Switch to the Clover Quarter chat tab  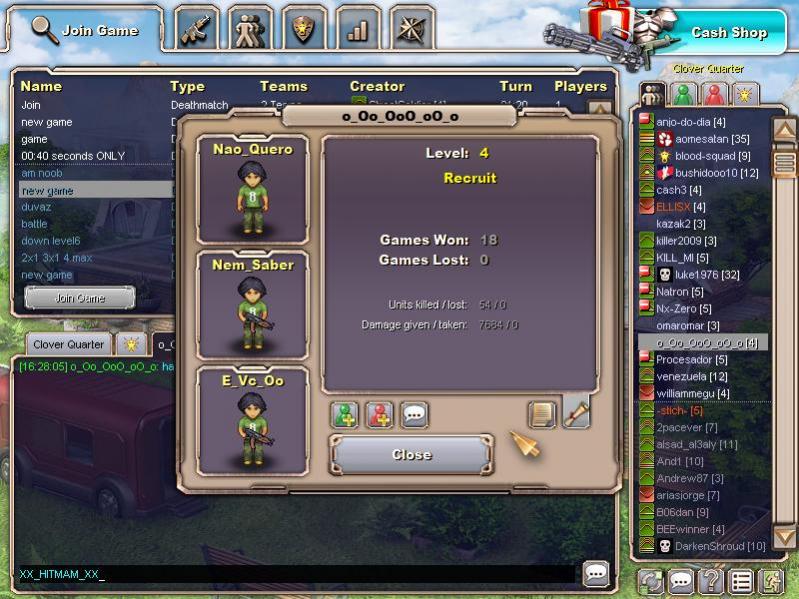point(69,344)
